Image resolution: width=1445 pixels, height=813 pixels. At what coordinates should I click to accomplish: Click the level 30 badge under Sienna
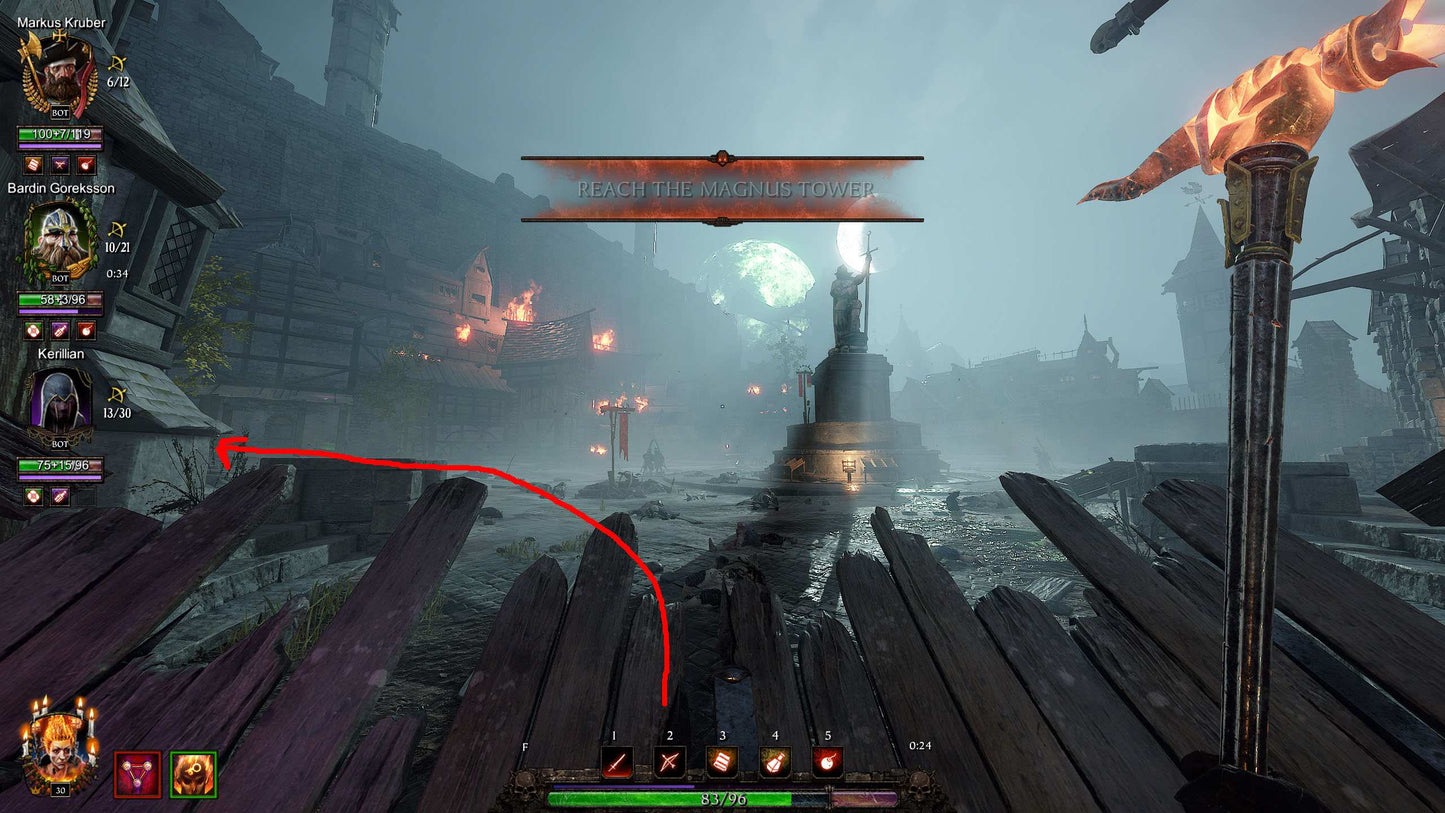point(60,789)
